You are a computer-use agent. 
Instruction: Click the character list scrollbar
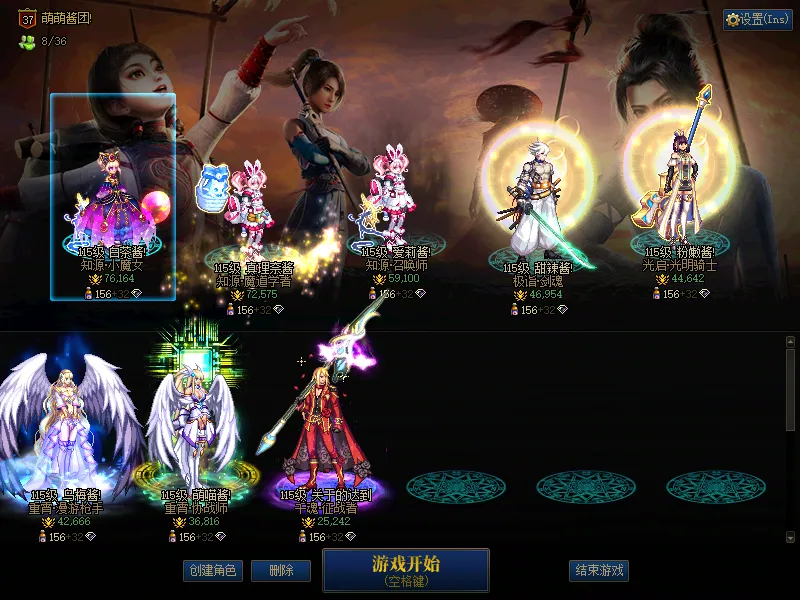790,390
